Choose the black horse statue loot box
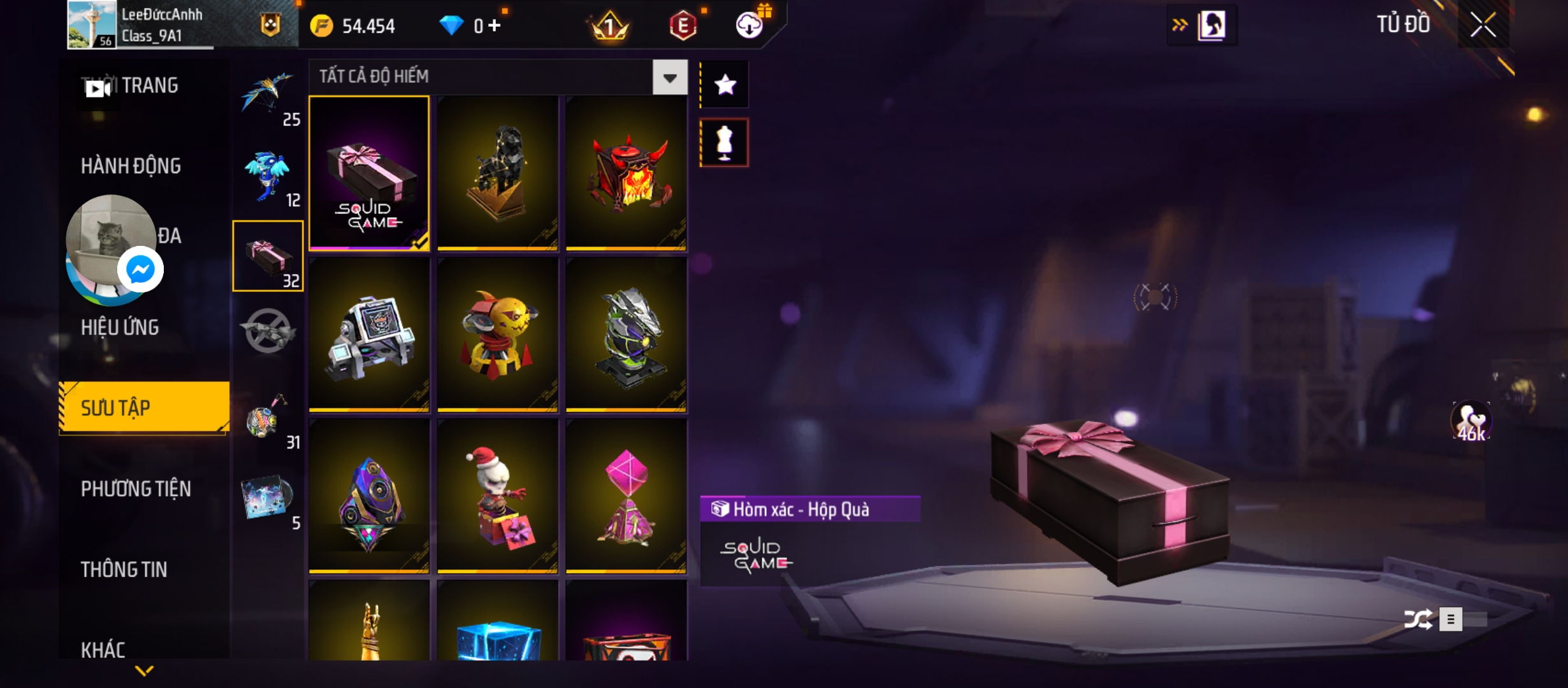The width and height of the screenshot is (1568, 688). coord(498,173)
